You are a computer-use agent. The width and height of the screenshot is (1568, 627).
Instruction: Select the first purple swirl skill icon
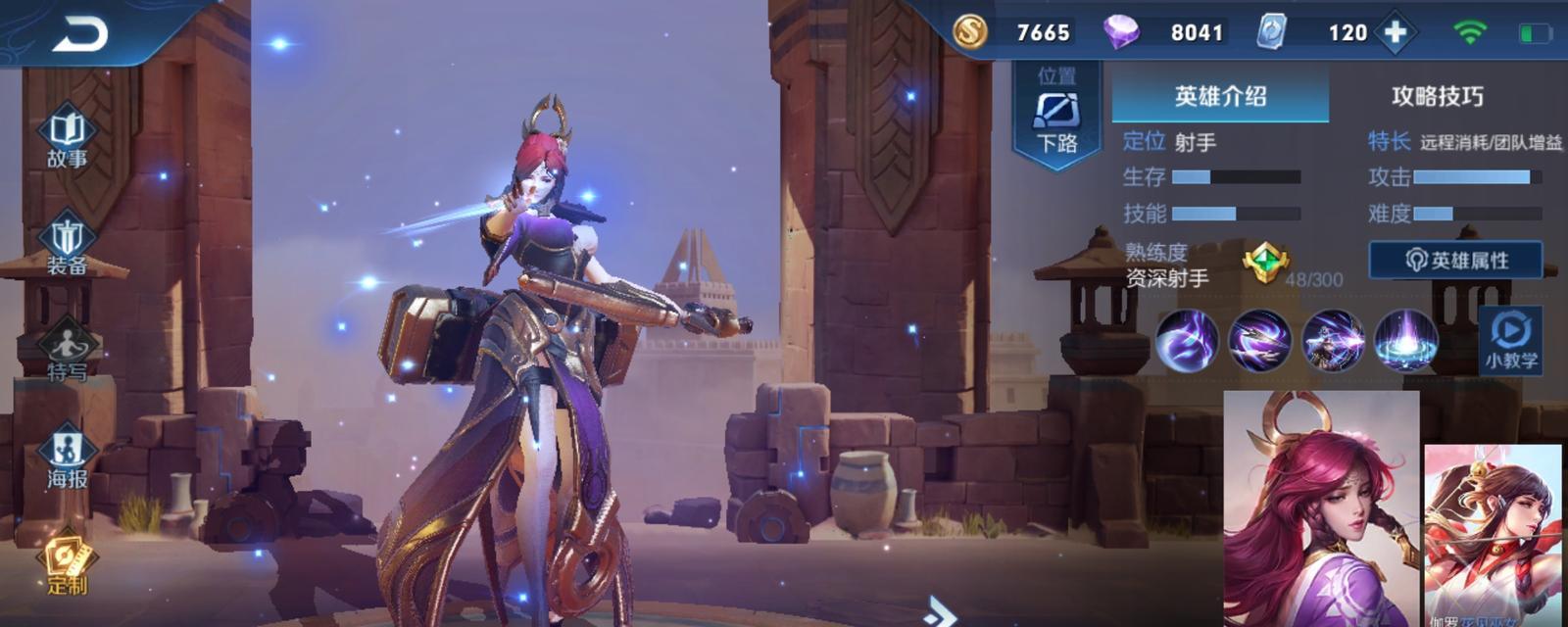1187,341
